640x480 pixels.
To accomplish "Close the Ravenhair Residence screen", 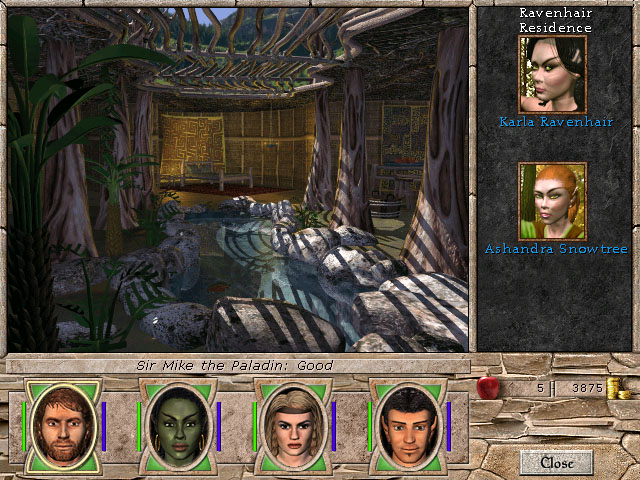I will 556,462.
